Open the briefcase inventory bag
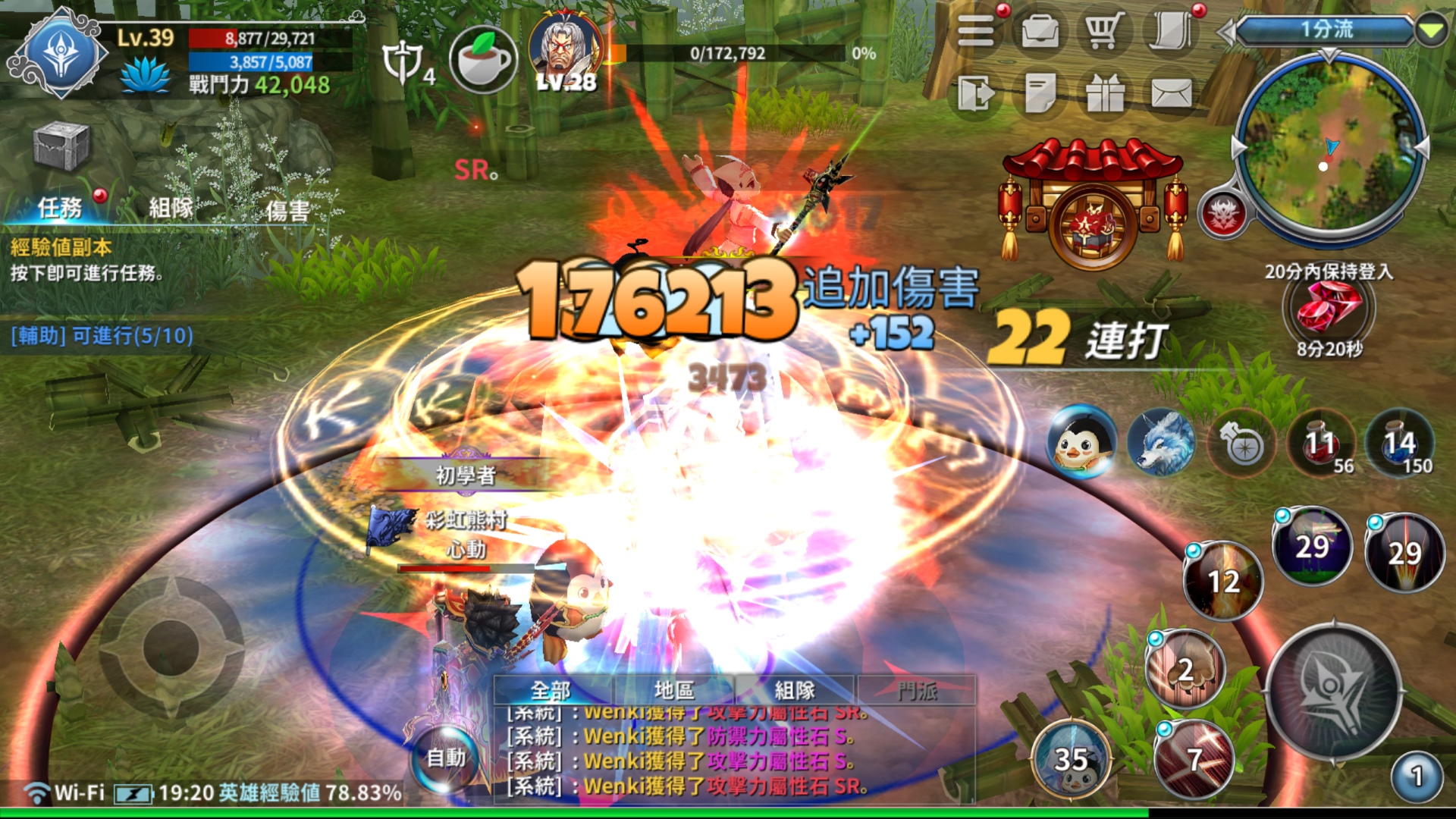This screenshot has width=1456, height=819. pos(1040,32)
